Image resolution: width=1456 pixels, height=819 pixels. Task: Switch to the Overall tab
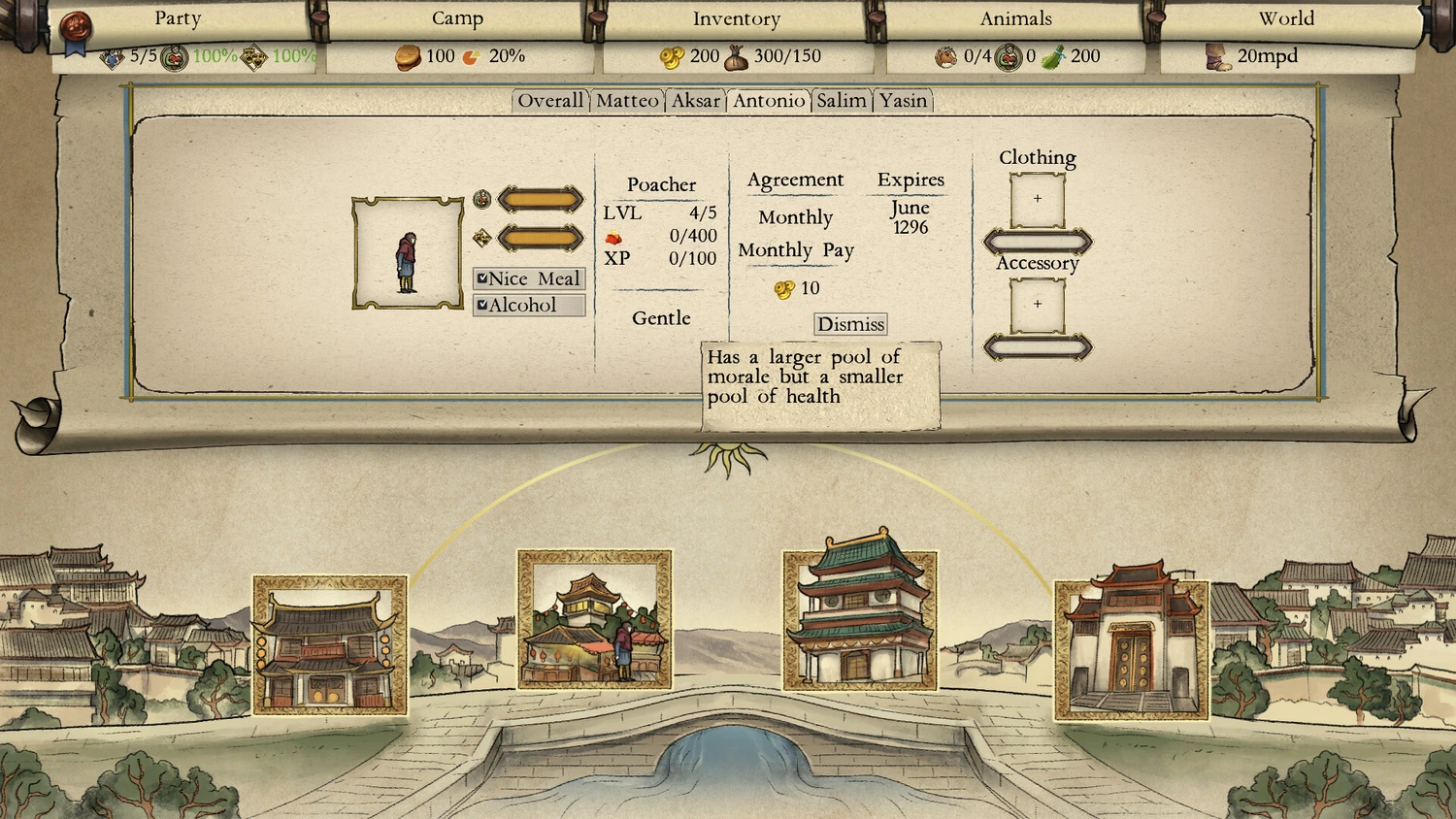[x=550, y=101]
